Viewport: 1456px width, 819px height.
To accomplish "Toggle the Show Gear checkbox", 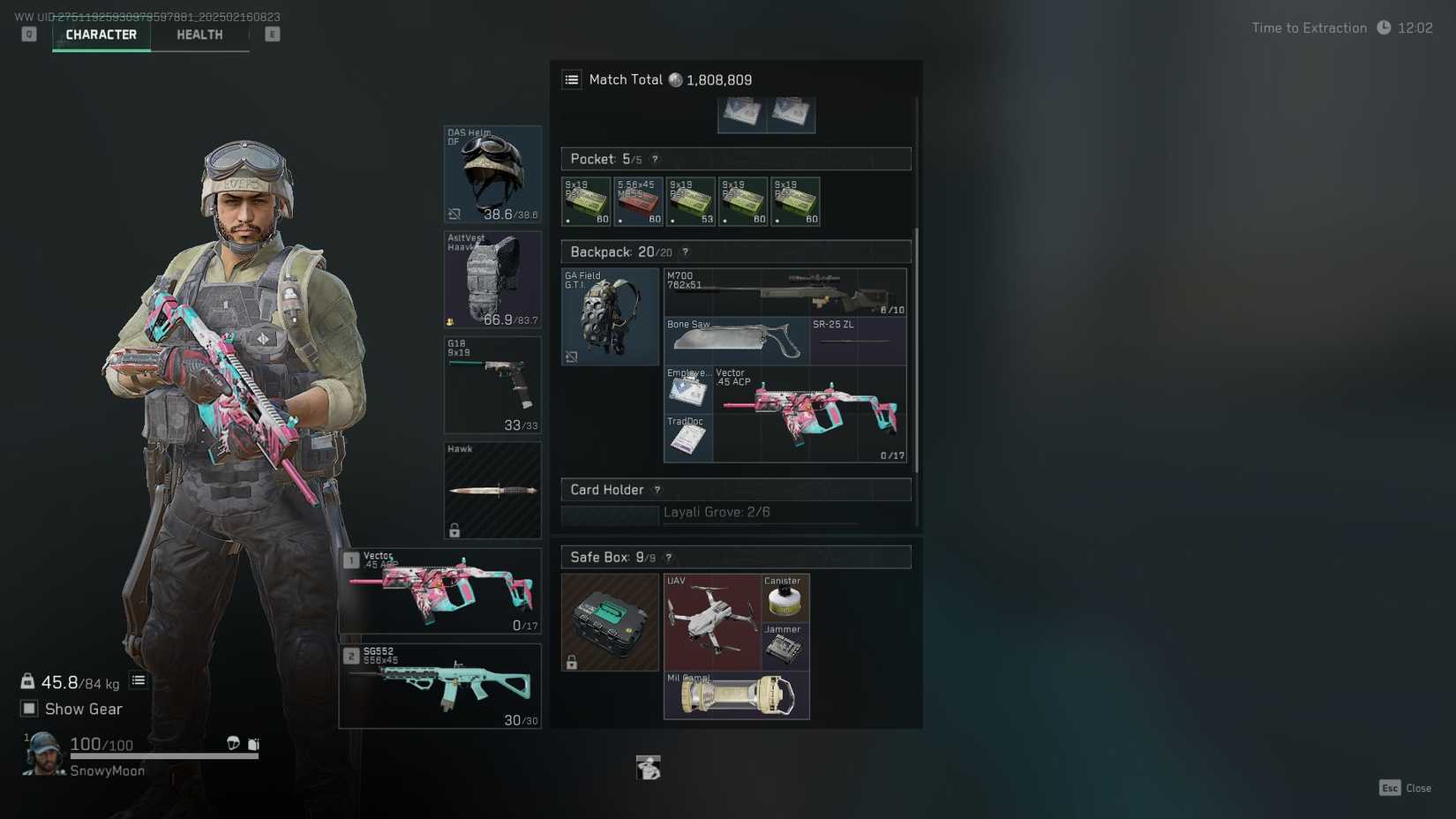I will click(x=28, y=708).
